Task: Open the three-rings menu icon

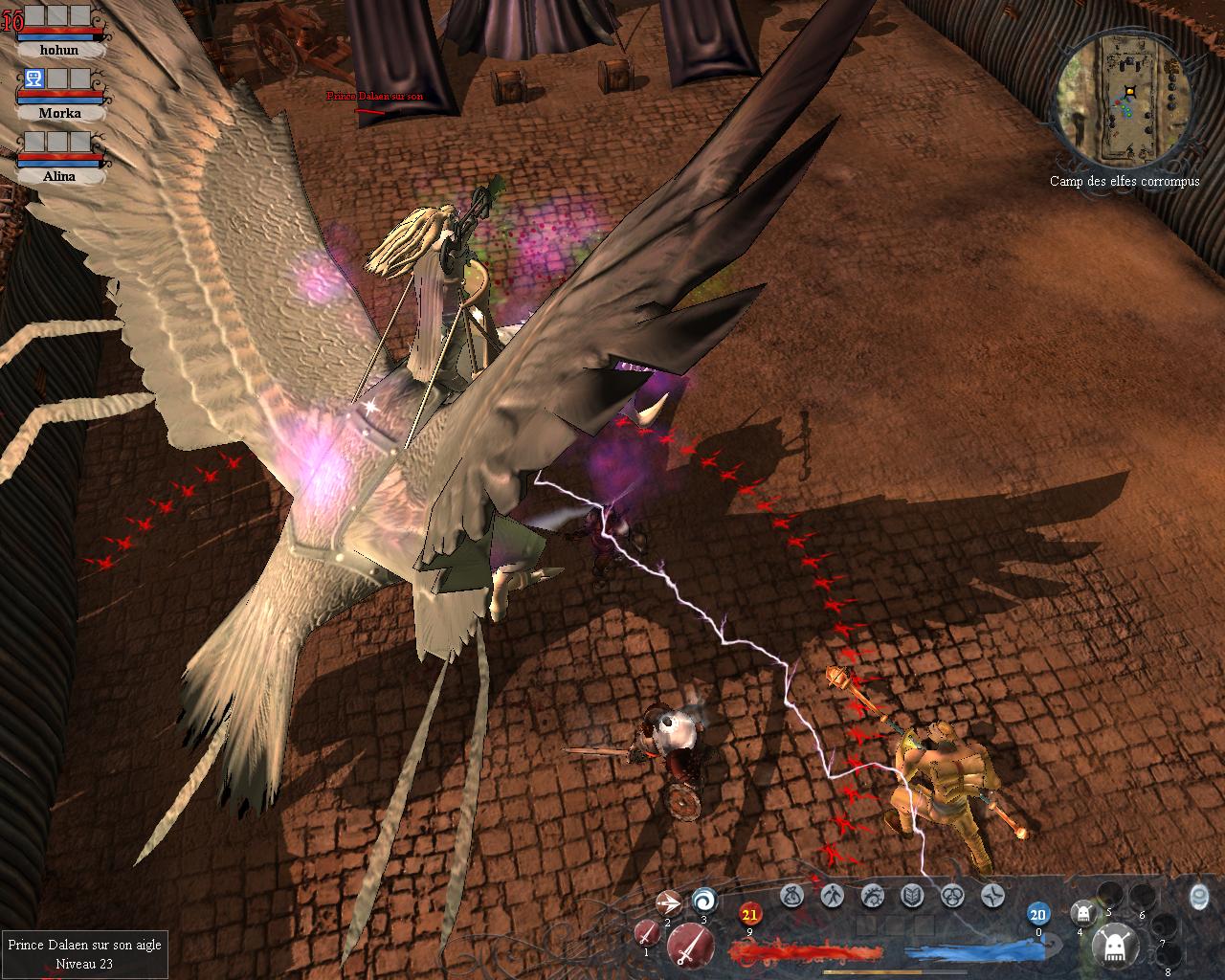Action: click(952, 896)
